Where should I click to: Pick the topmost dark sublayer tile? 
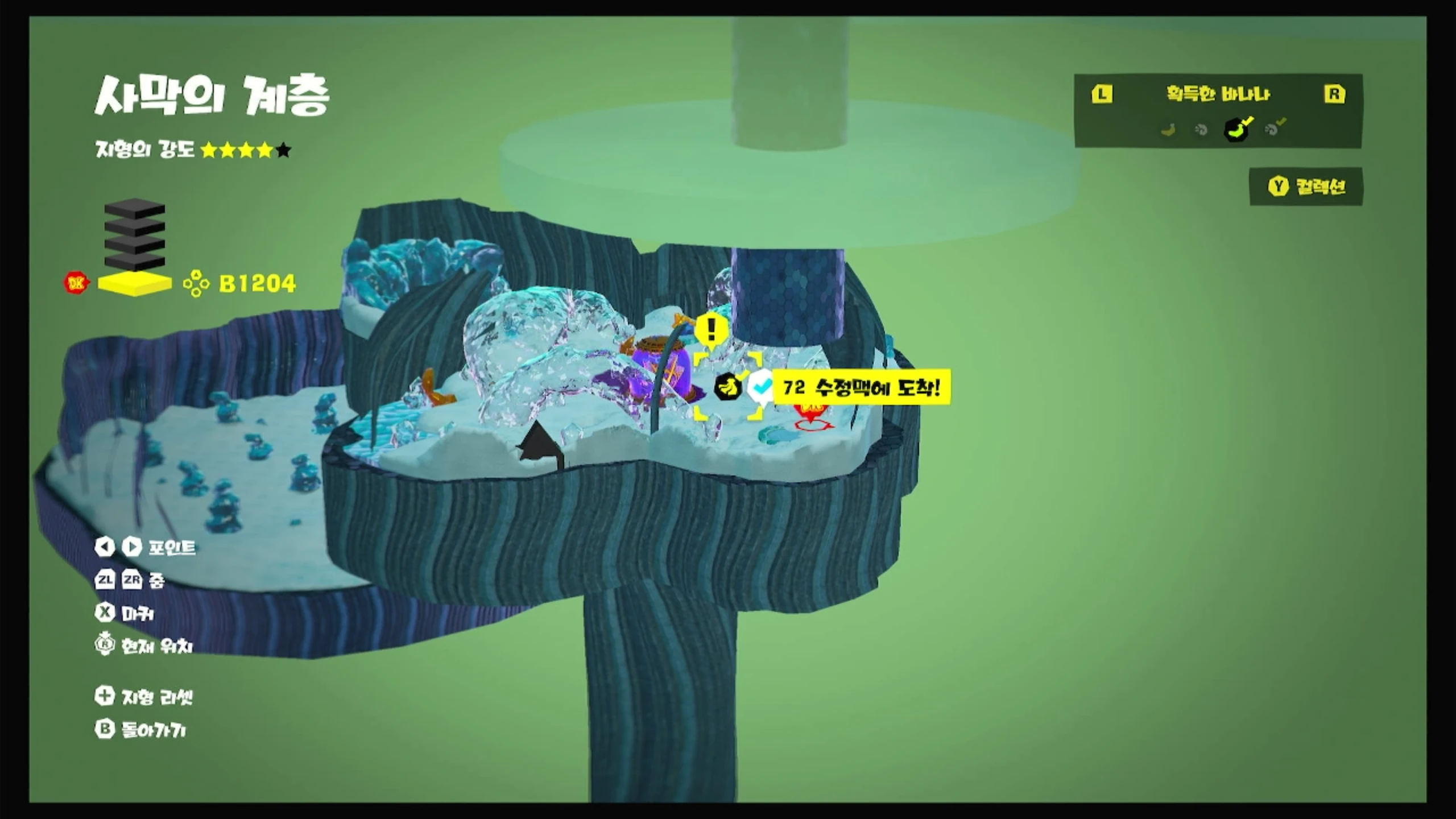click(135, 208)
